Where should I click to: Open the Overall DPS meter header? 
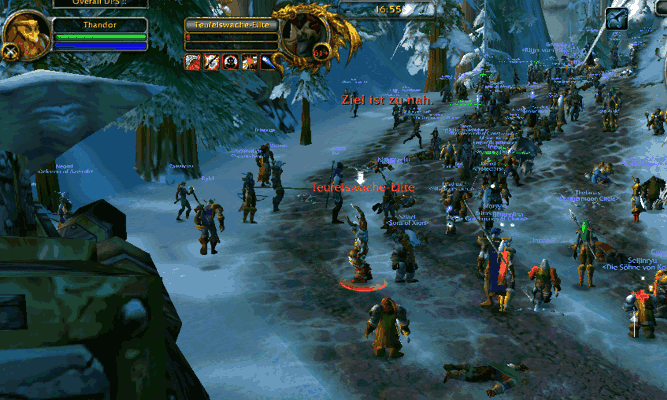[98, 4]
